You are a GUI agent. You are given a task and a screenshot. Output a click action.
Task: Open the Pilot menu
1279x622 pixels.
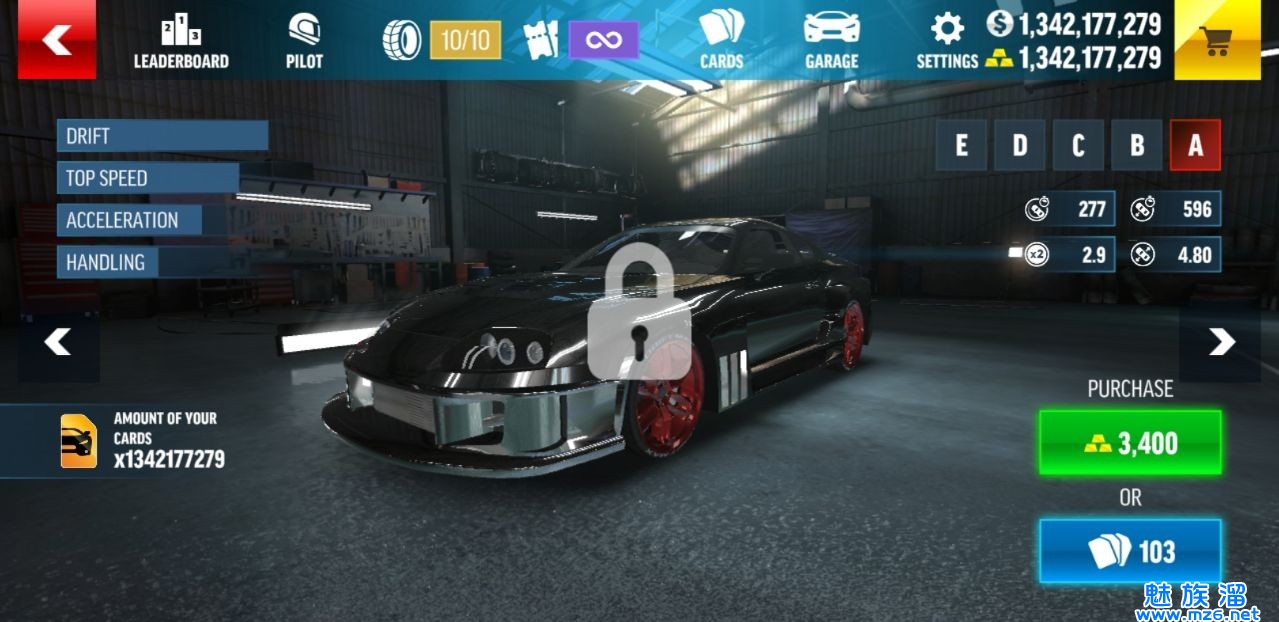304,43
